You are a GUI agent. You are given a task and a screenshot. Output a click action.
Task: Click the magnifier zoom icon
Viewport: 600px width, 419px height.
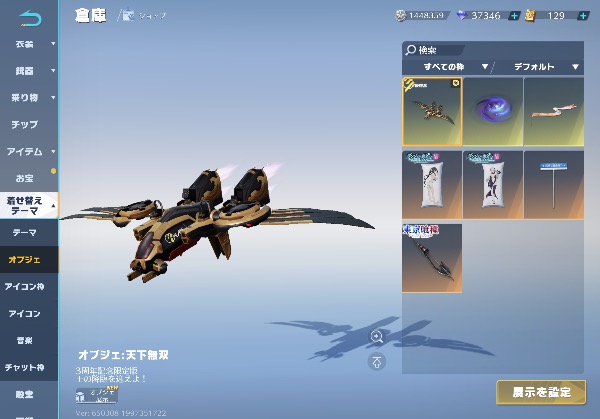(x=376, y=336)
